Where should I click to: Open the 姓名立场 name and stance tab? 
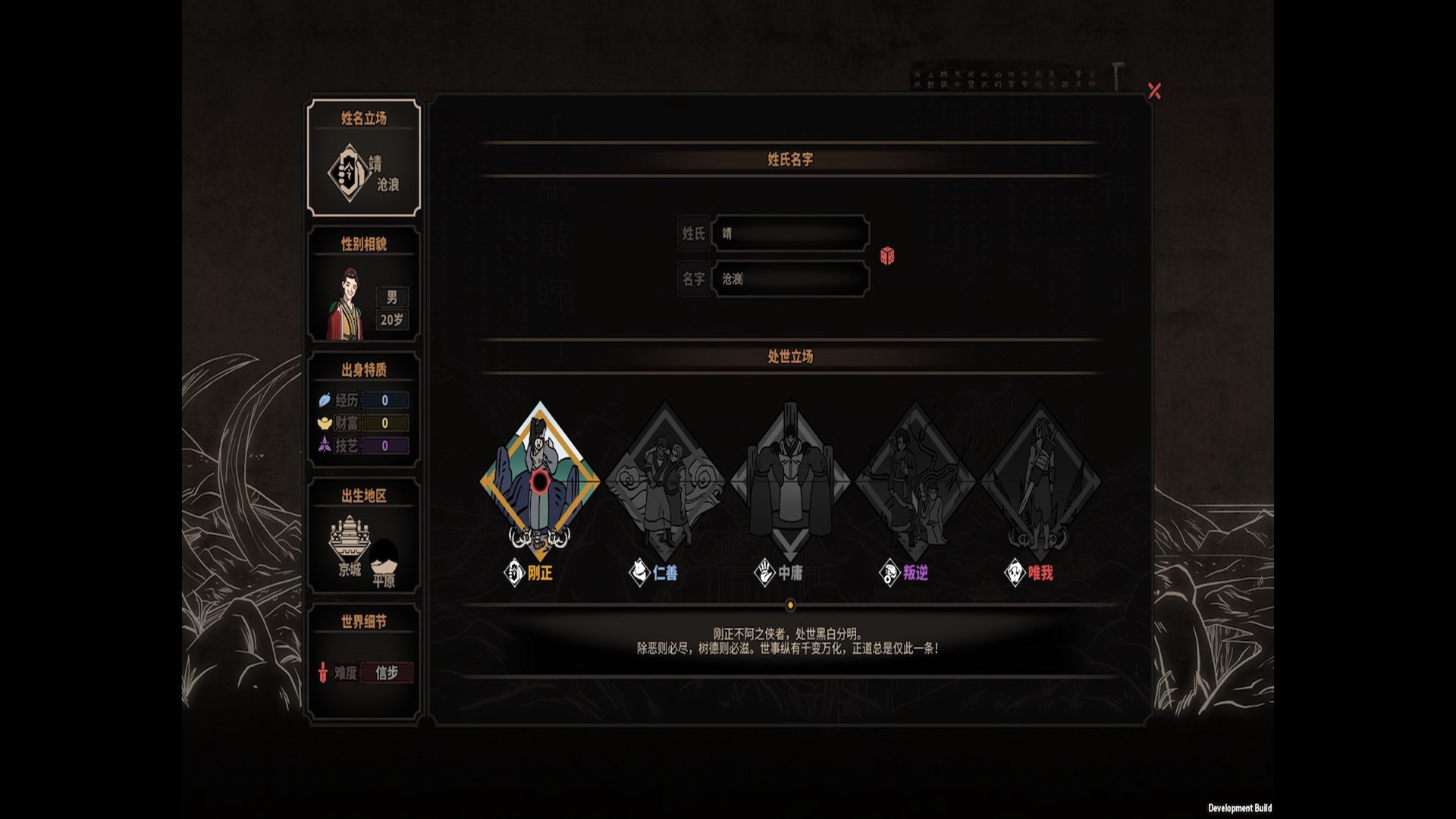coord(364,158)
